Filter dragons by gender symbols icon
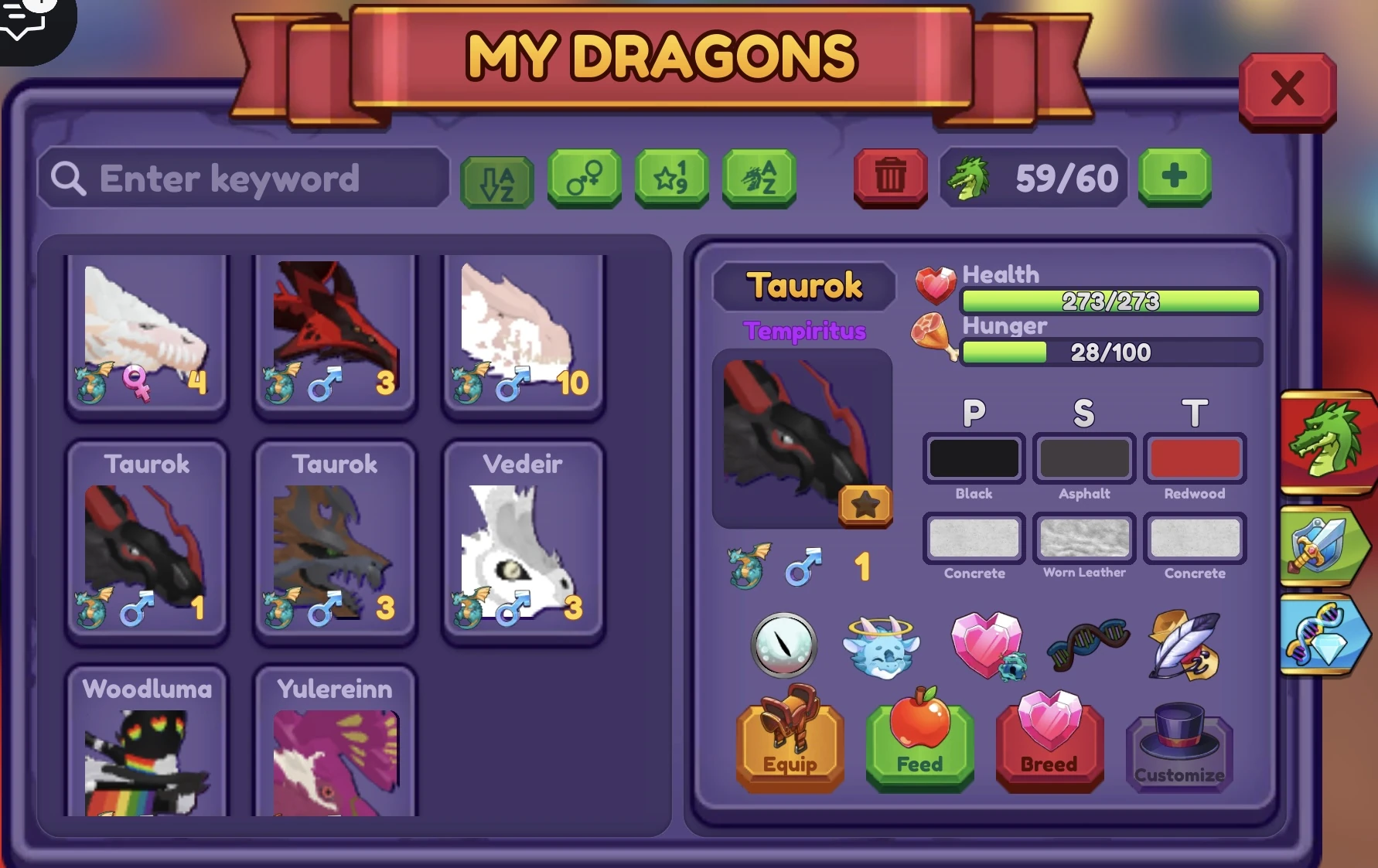 (x=584, y=179)
